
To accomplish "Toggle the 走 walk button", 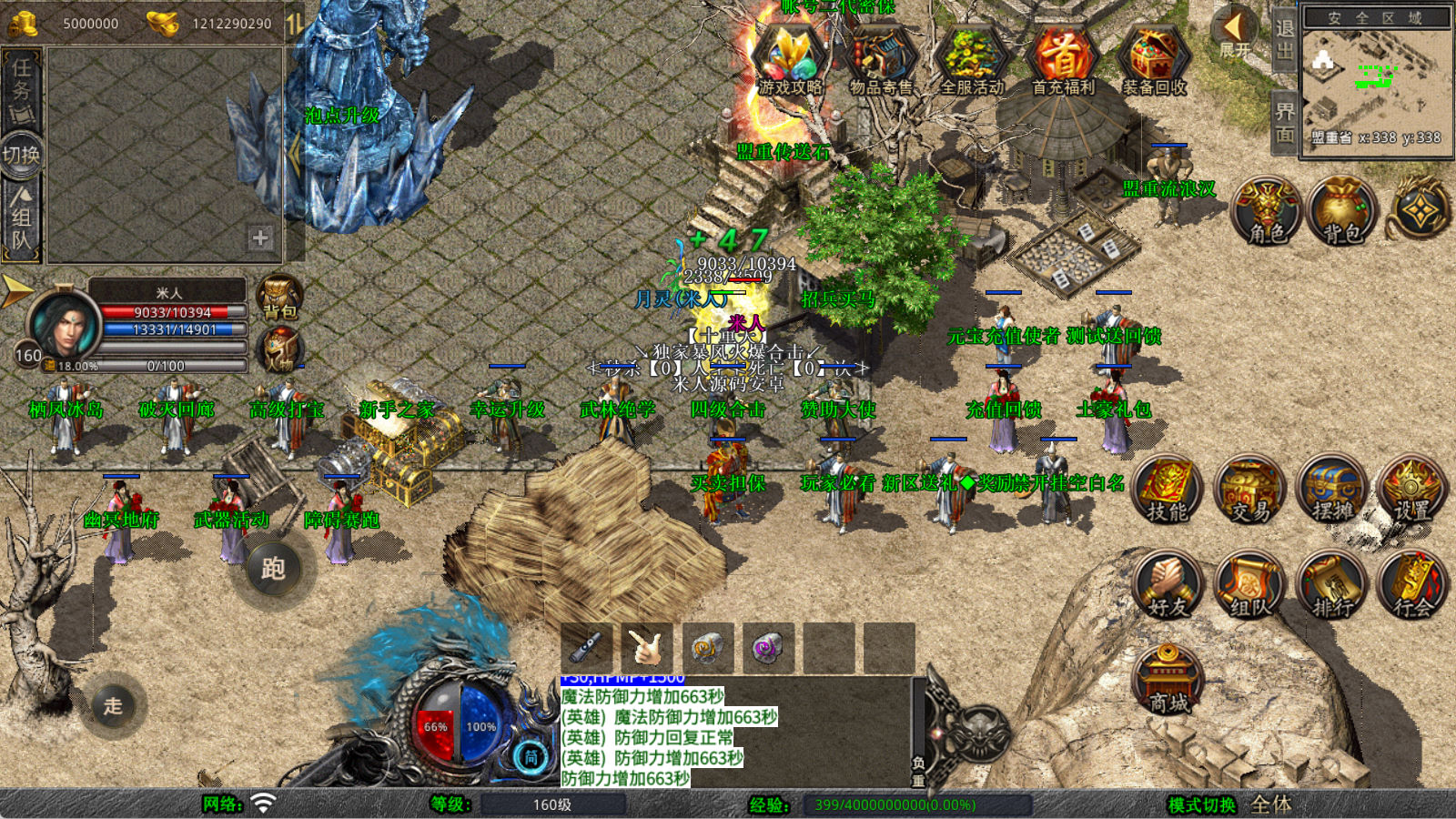I will 113,705.
